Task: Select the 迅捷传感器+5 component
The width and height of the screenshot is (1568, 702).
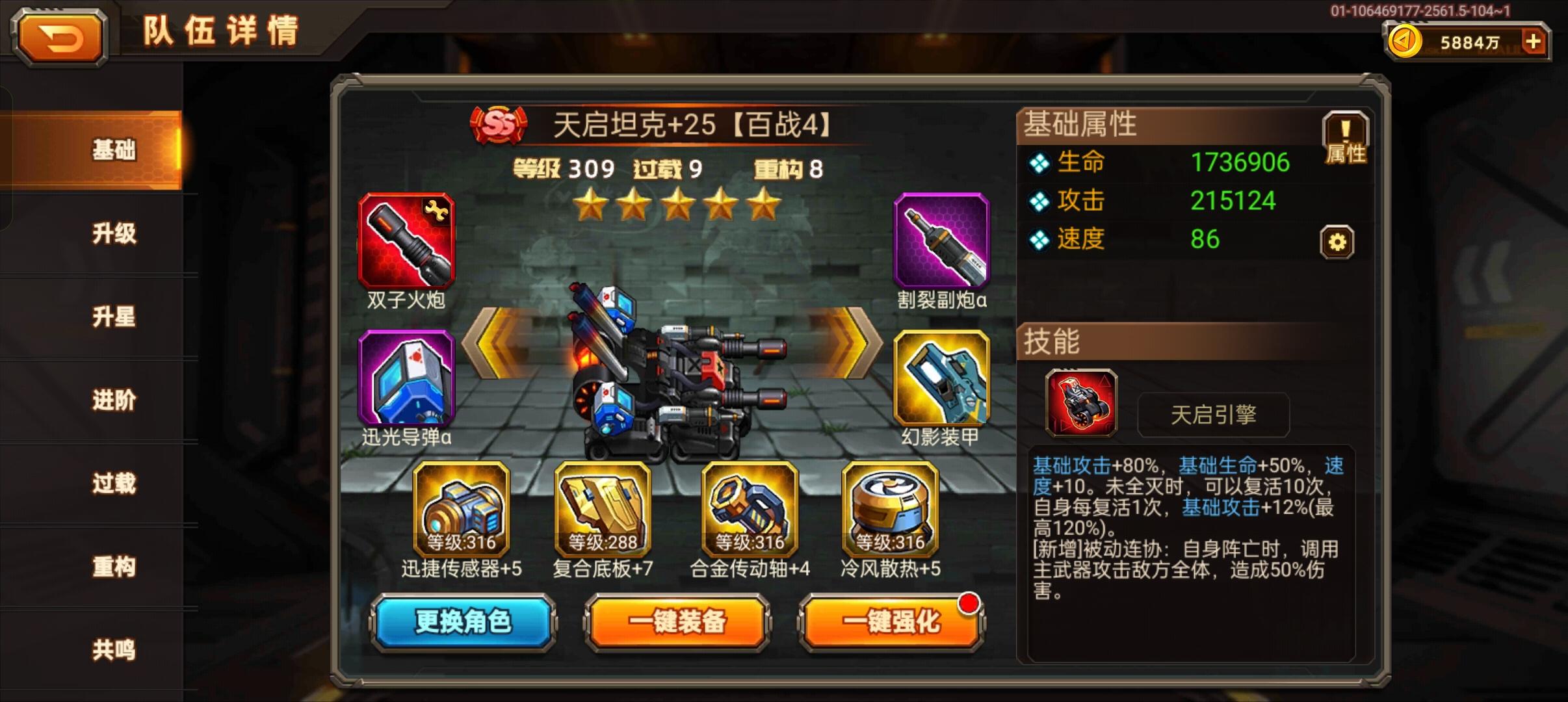Action: 462,510
